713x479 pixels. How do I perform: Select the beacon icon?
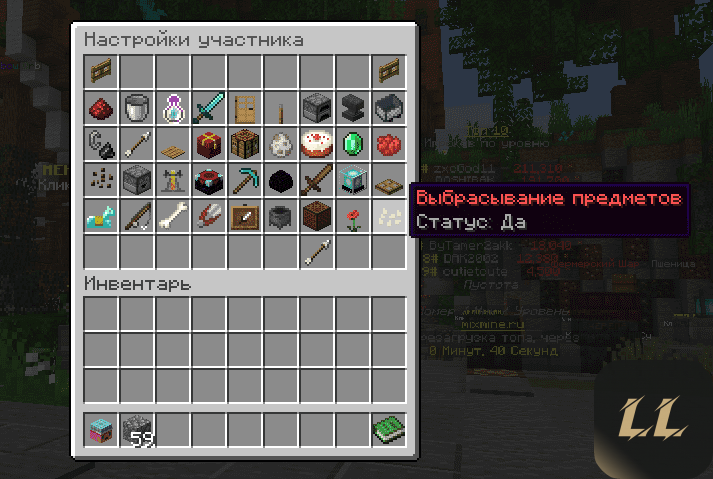point(352,179)
